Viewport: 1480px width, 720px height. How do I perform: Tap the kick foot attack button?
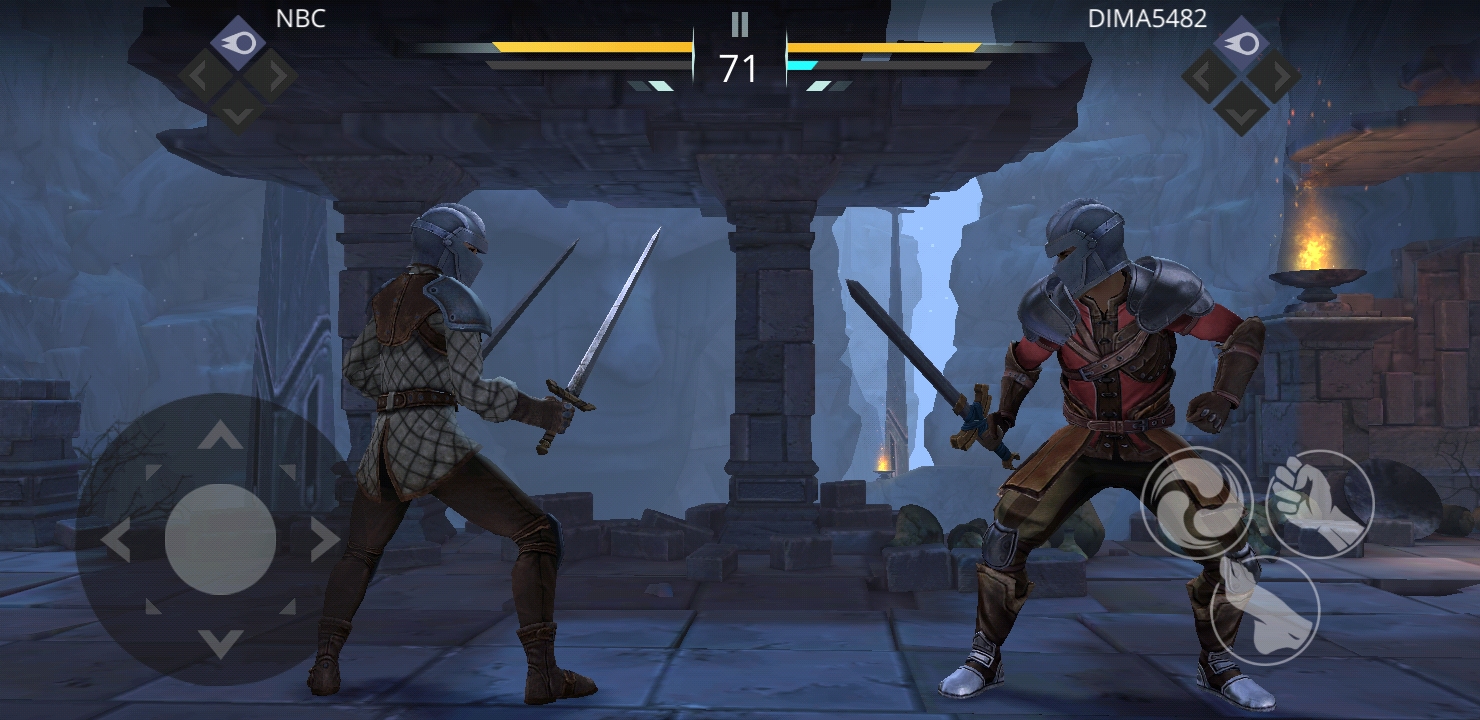click(x=1264, y=609)
